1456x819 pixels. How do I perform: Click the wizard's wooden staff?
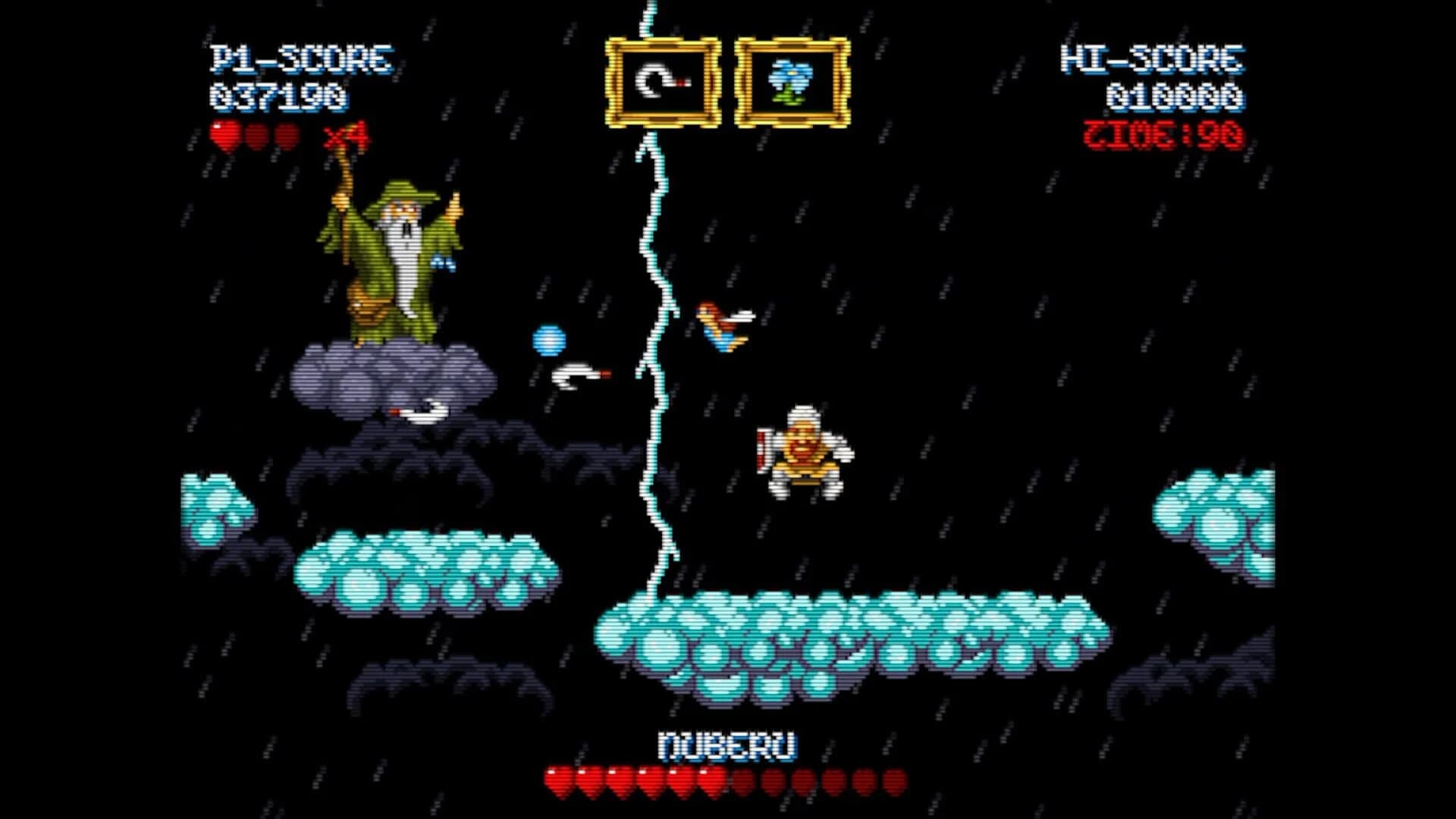click(343, 197)
